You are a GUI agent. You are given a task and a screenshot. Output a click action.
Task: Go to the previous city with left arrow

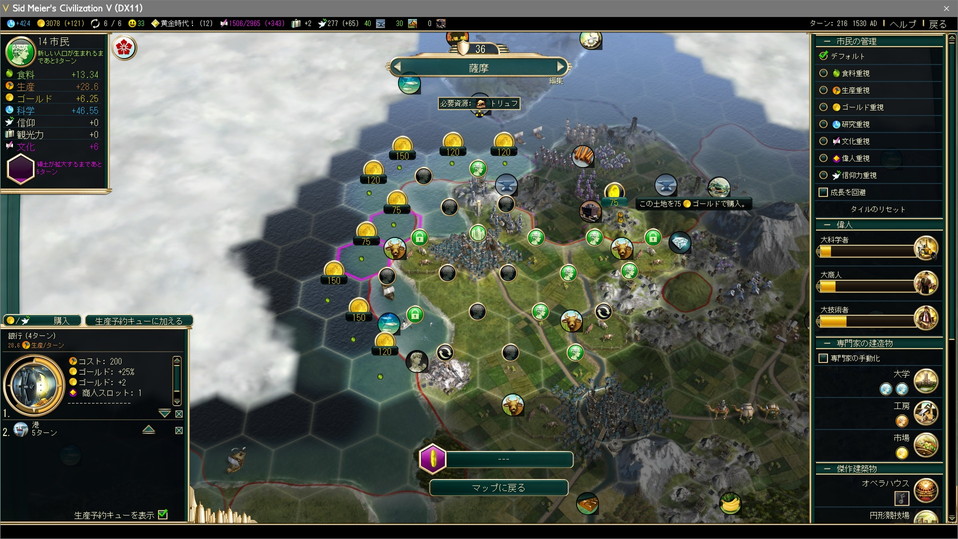click(x=396, y=67)
